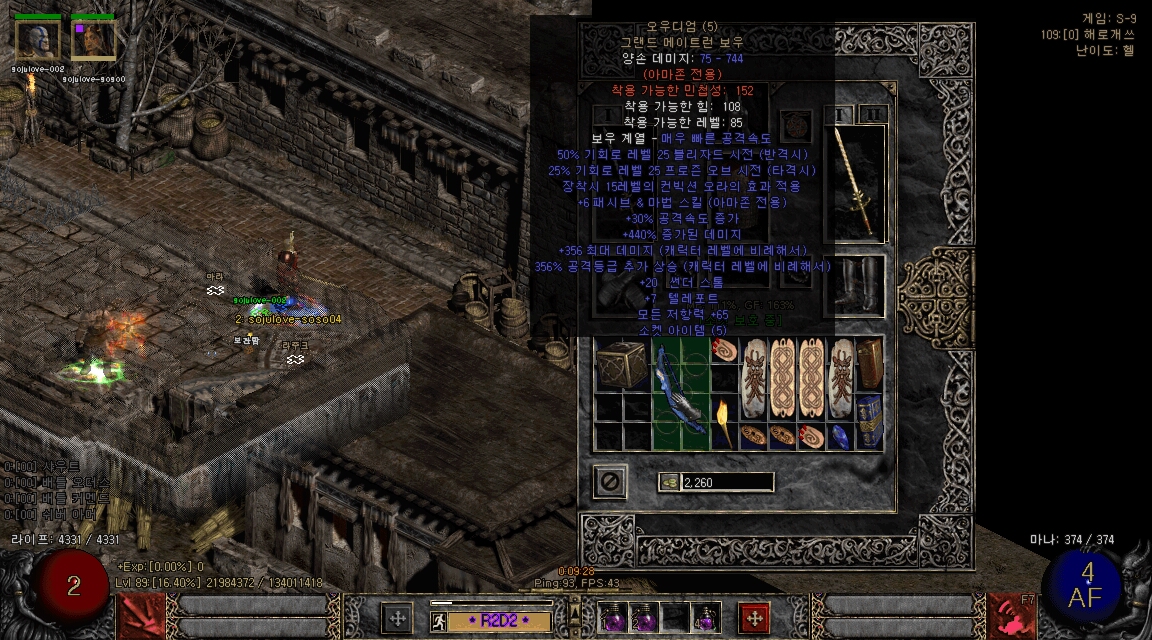Viewport: 1152px width, 640px height.
Task: Switch to weapon set I tab
Action: (843, 114)
